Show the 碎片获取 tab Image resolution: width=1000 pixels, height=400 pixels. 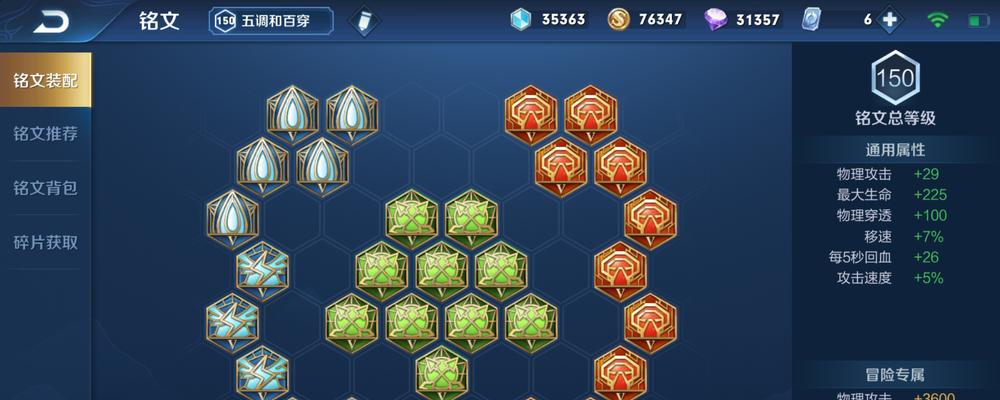coord(45,242)
